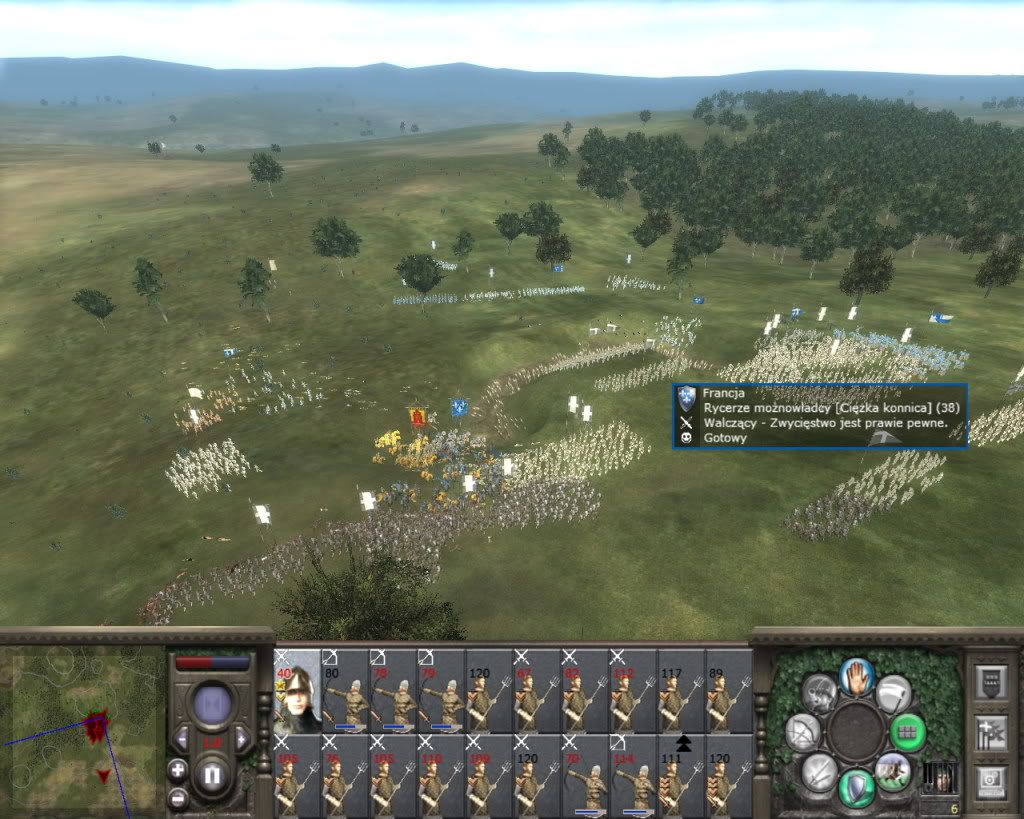This screenshot has height=819, width=1024.
Task: Zoom in the minimap with plus button
Action: 177,769
